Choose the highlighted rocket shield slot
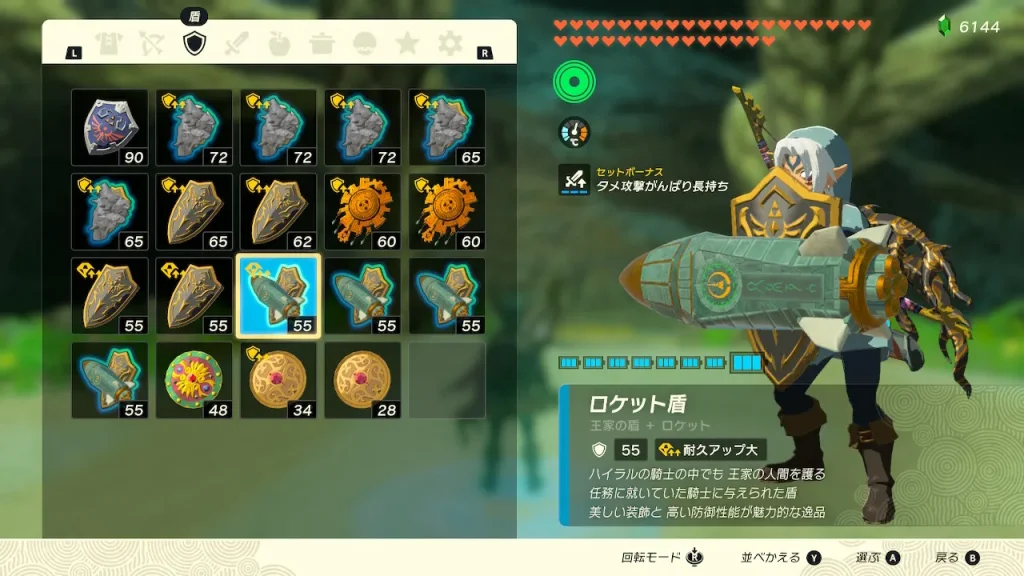 (x=278, y=296)
